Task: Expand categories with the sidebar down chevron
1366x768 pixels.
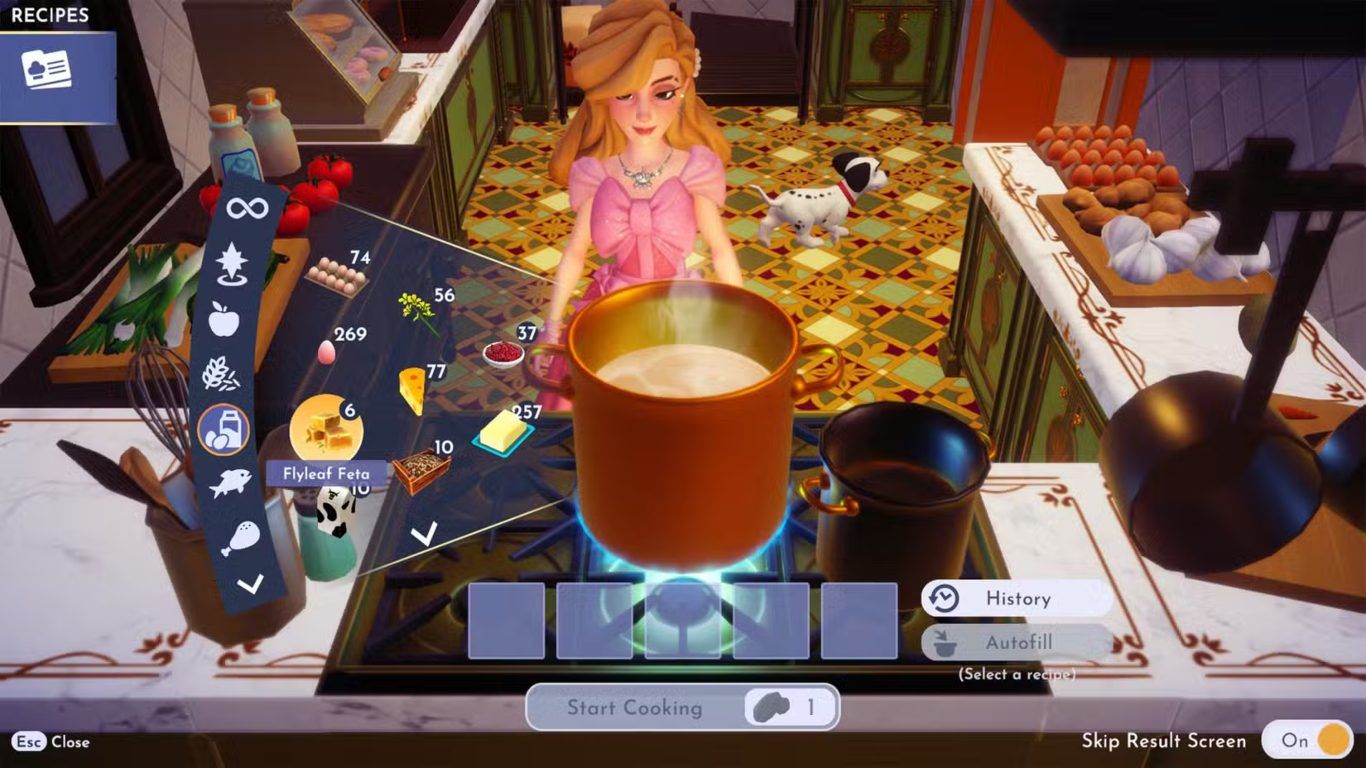Action: (x=250, y=584)
